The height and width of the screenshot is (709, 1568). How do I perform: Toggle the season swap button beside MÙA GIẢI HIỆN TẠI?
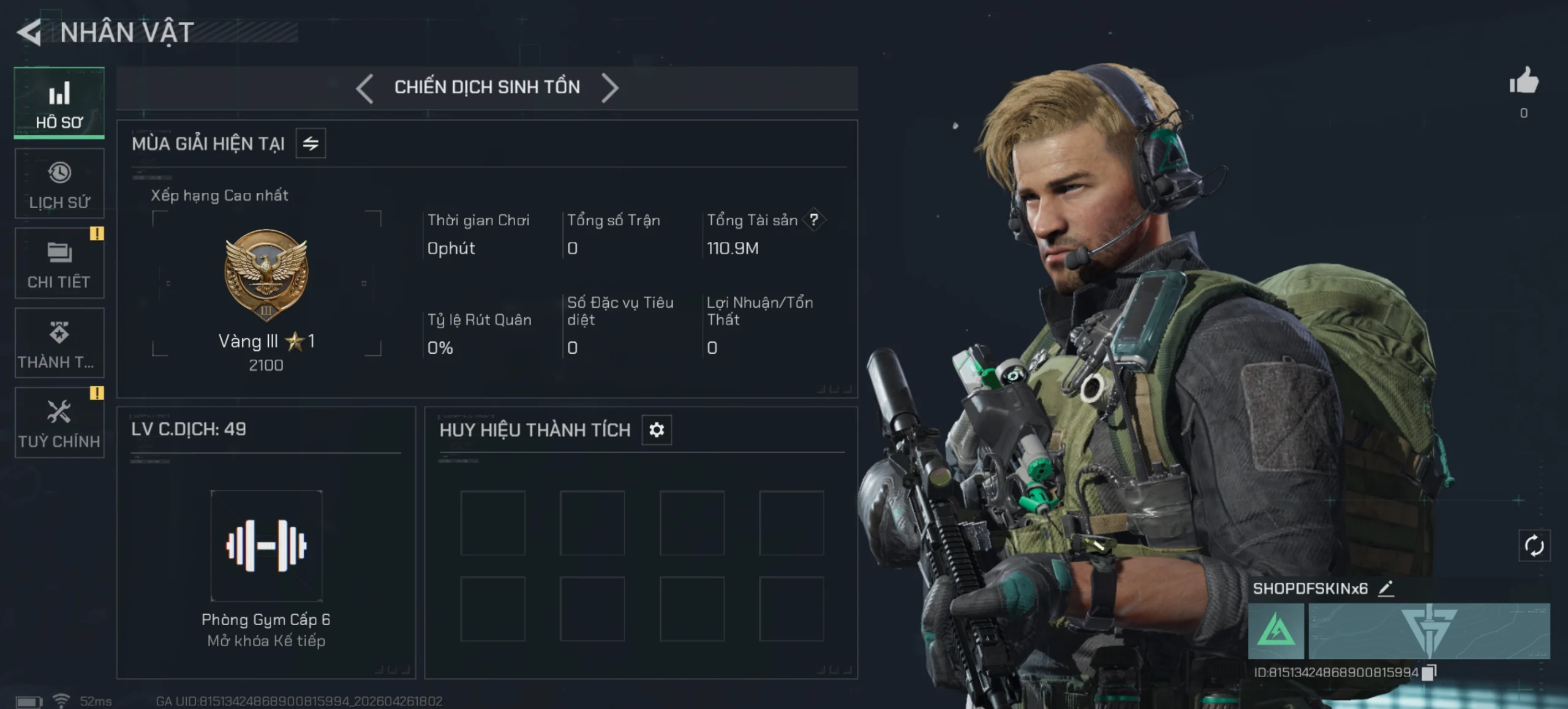(311, 144)
